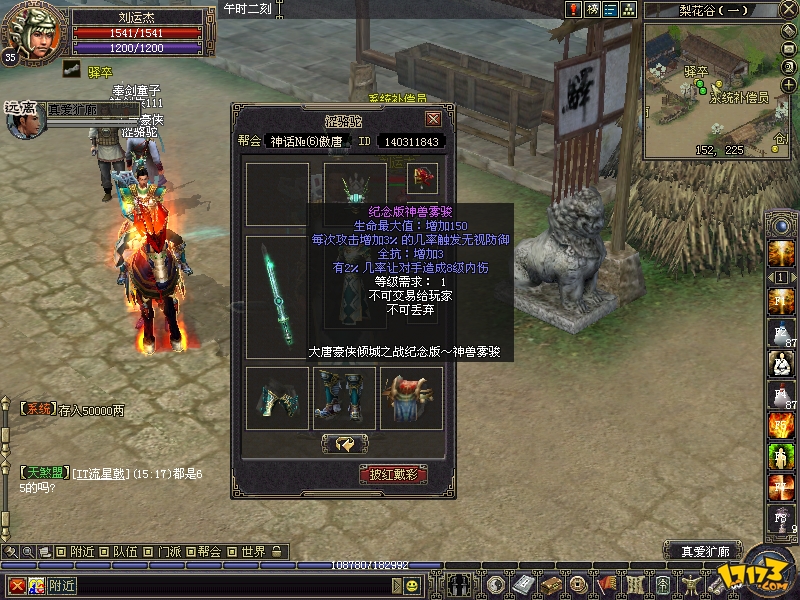Select the red mount armor slot
The width and height of the screenshot is (800, 600).
pyautogui.click(x=411, y=398)
